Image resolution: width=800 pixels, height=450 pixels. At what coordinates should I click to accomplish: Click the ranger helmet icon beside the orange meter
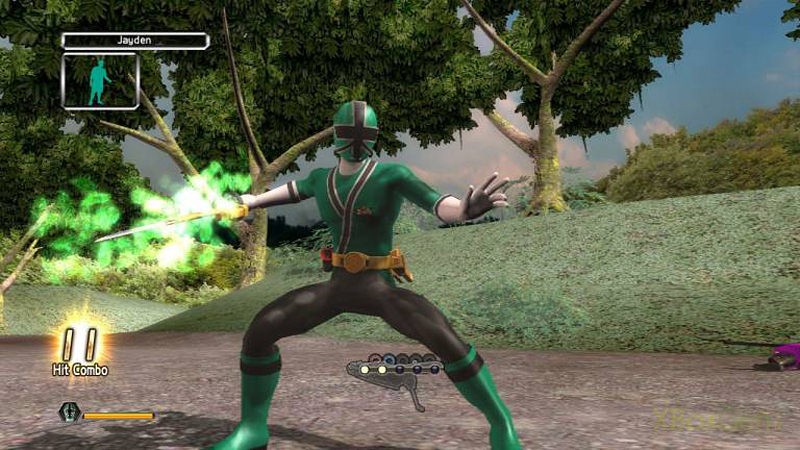(x=69, y=411)
